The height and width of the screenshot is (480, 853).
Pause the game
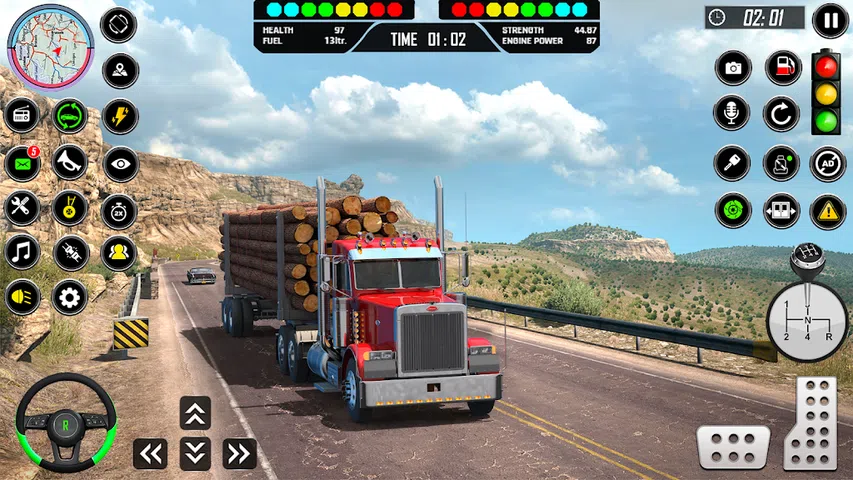[830, 20]
